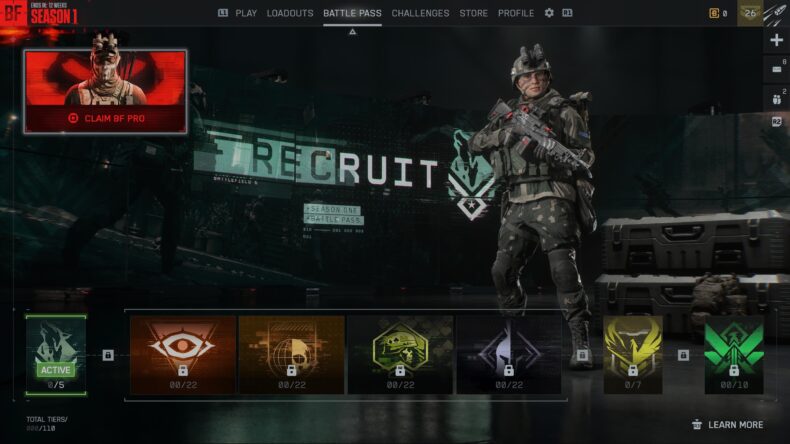790x444 pixels.
Task: Select the Battle Pass tab
Action: 352,13
